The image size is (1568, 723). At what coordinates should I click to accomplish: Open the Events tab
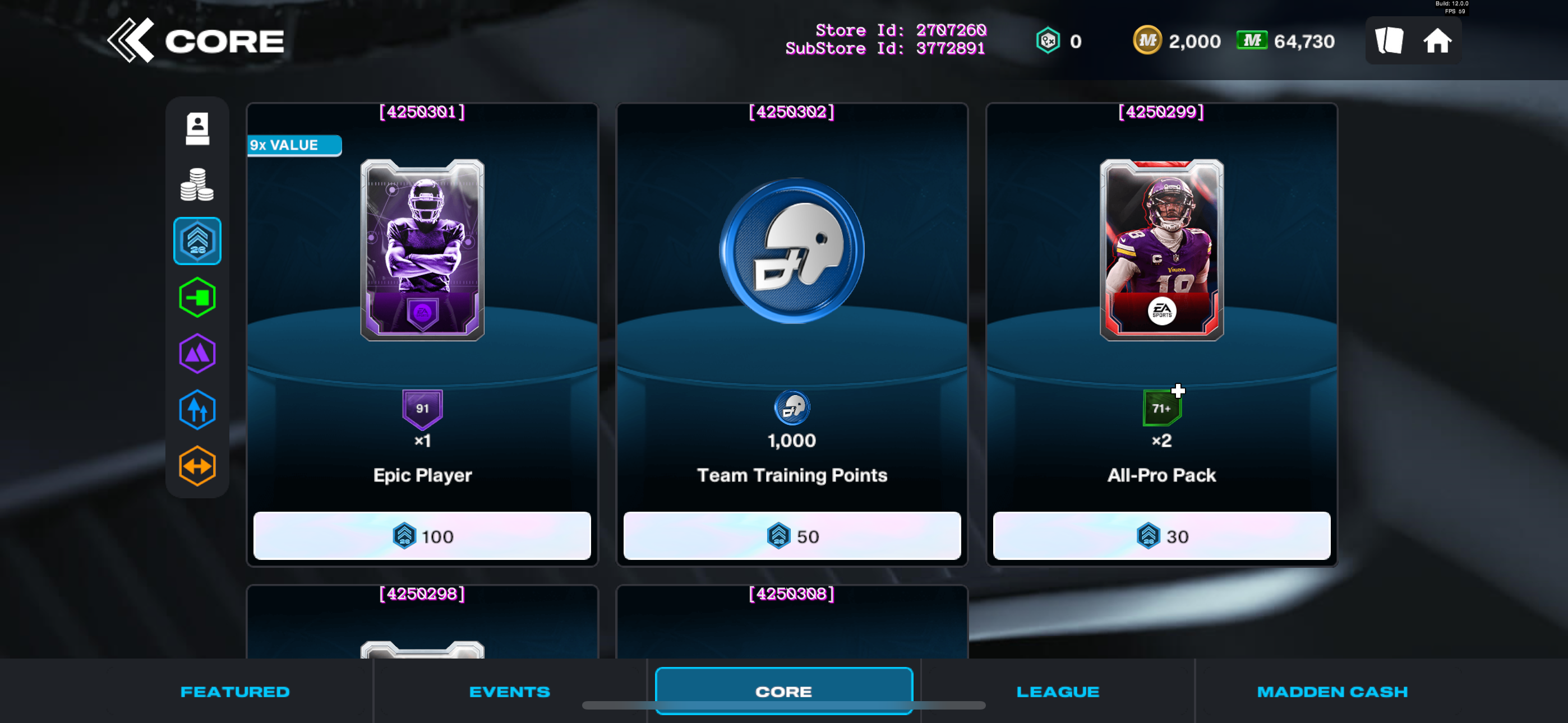(509, 692)
